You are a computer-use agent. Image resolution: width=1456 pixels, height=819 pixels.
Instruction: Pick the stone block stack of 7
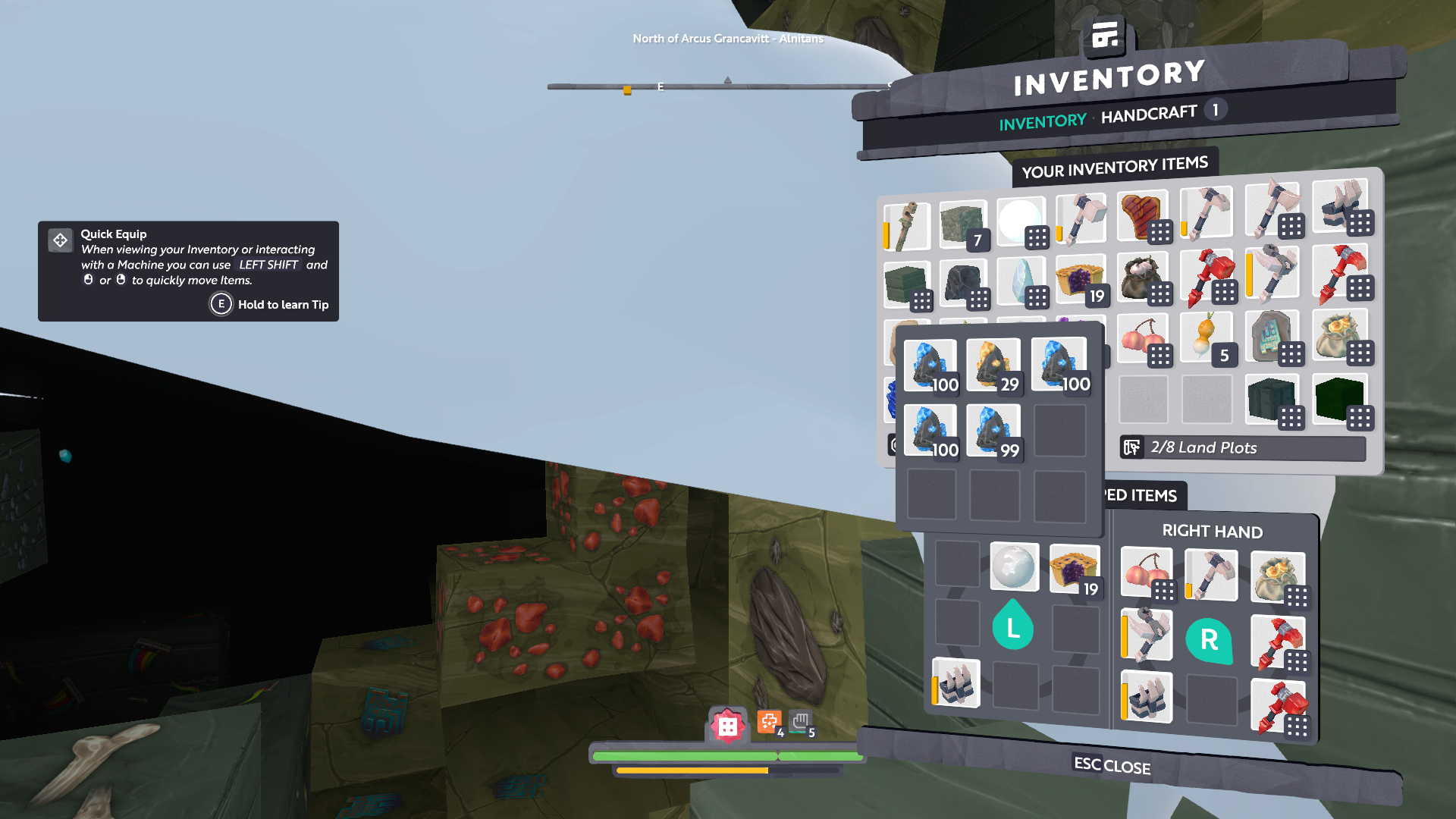click(963, 224)
